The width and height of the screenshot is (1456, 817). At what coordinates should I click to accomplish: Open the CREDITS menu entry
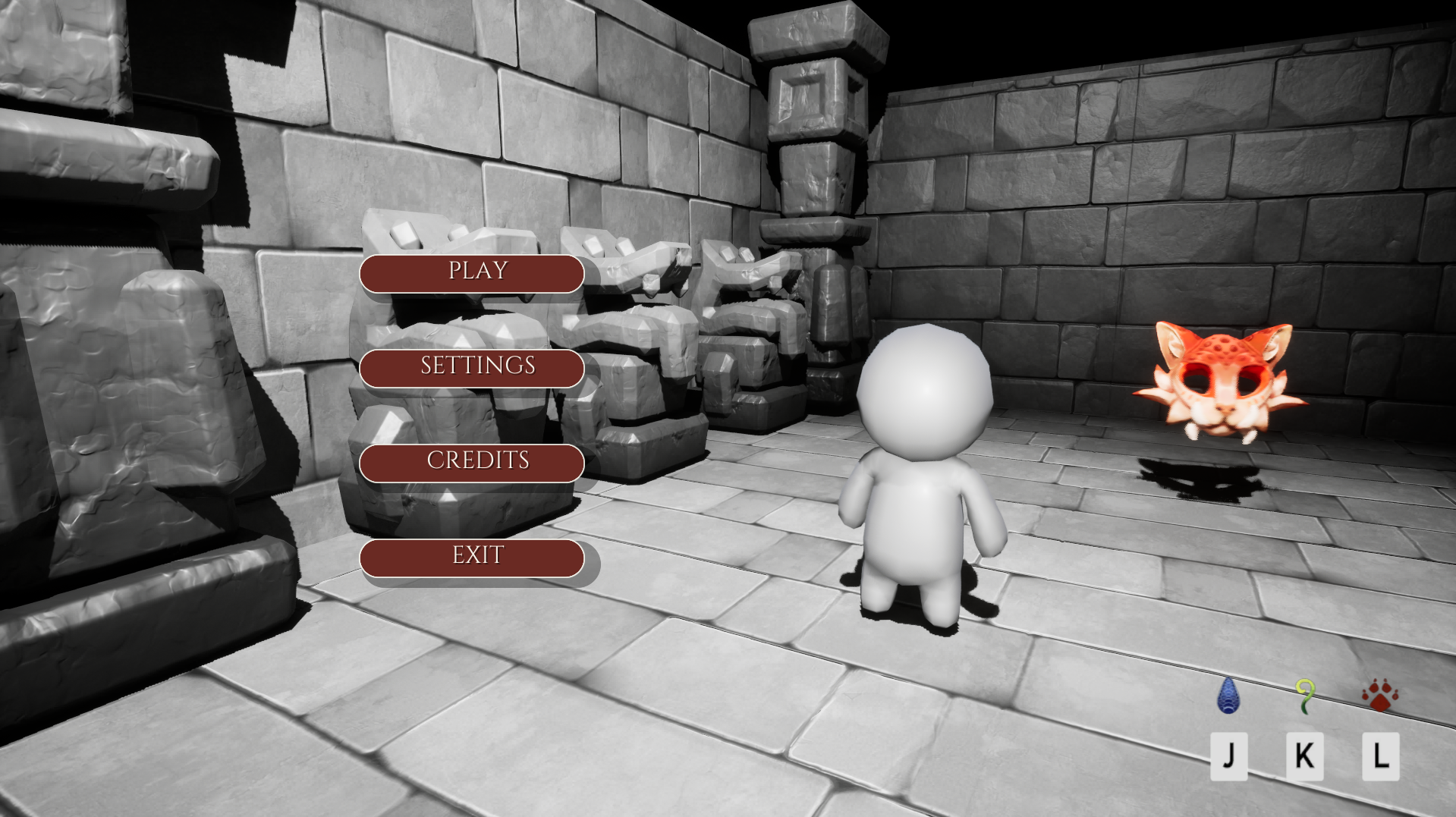coord(473,462)
